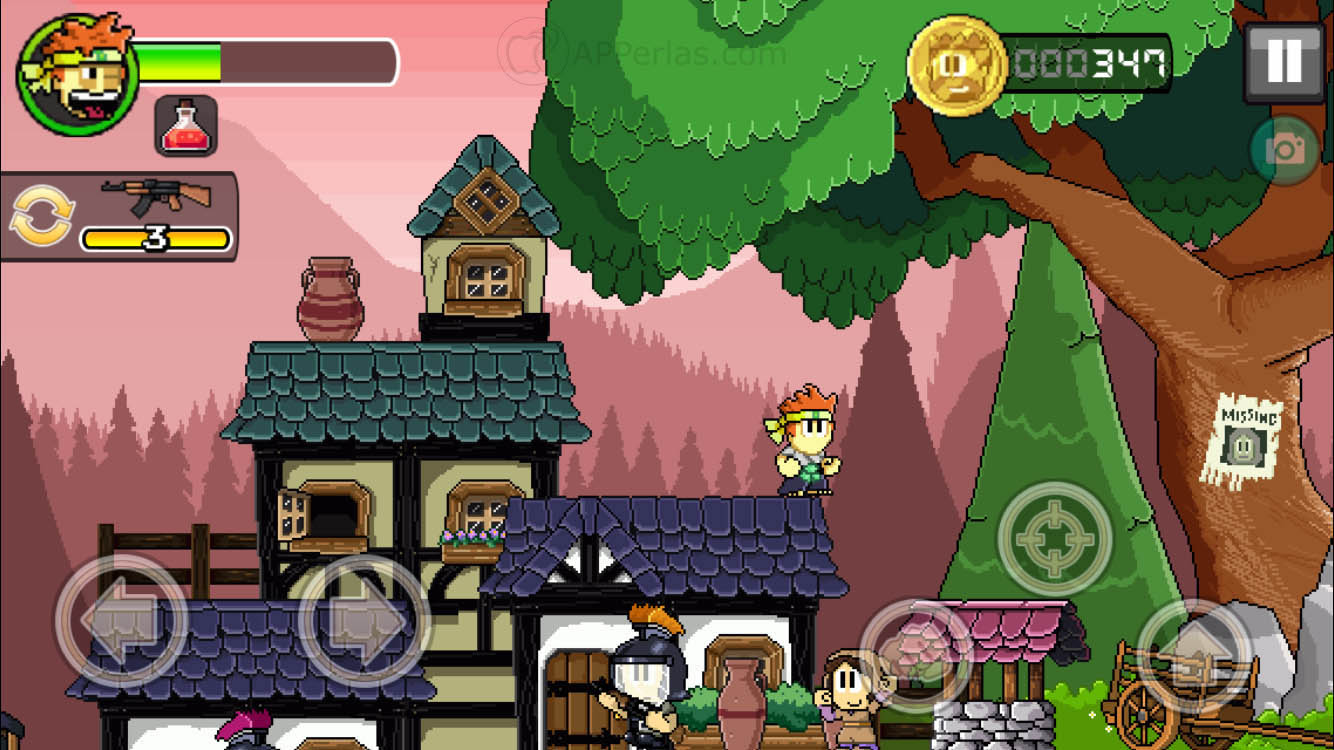This screenshot has width=1334, height=750.
Task: Tap the camera screenshot button
Action: (1284, 150)
